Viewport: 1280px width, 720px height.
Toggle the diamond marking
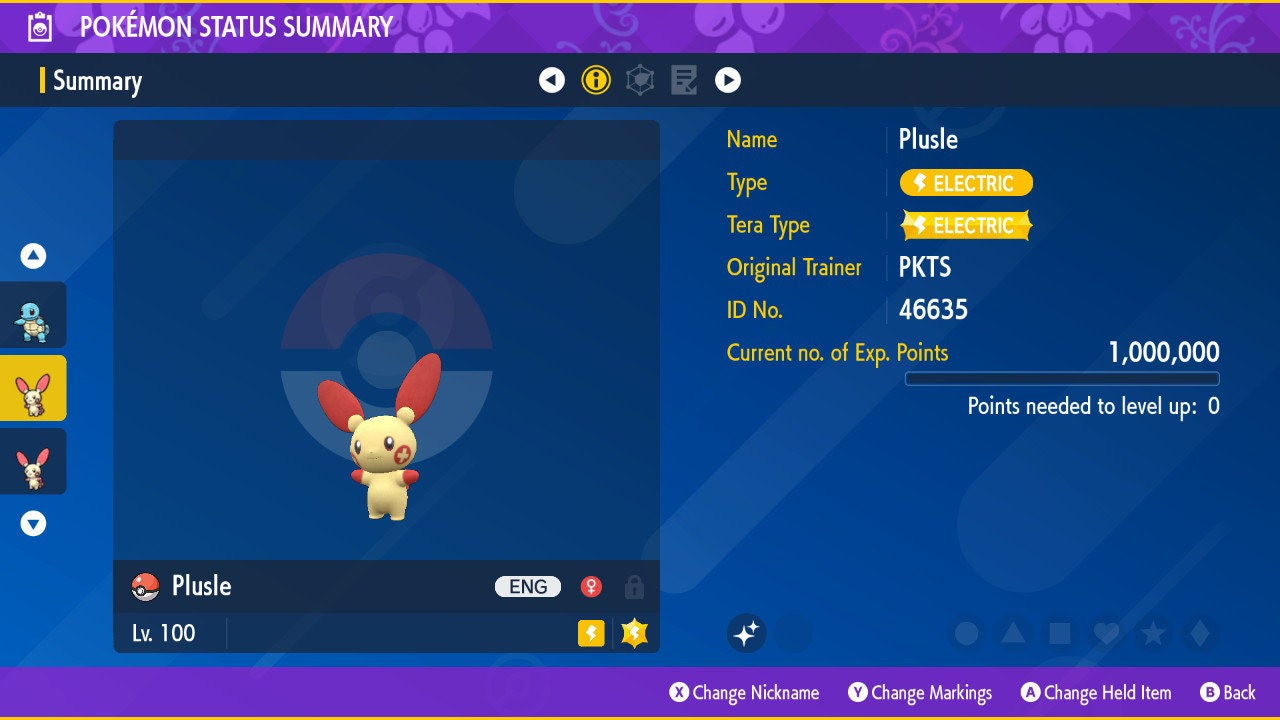[x=1200, y=633]
